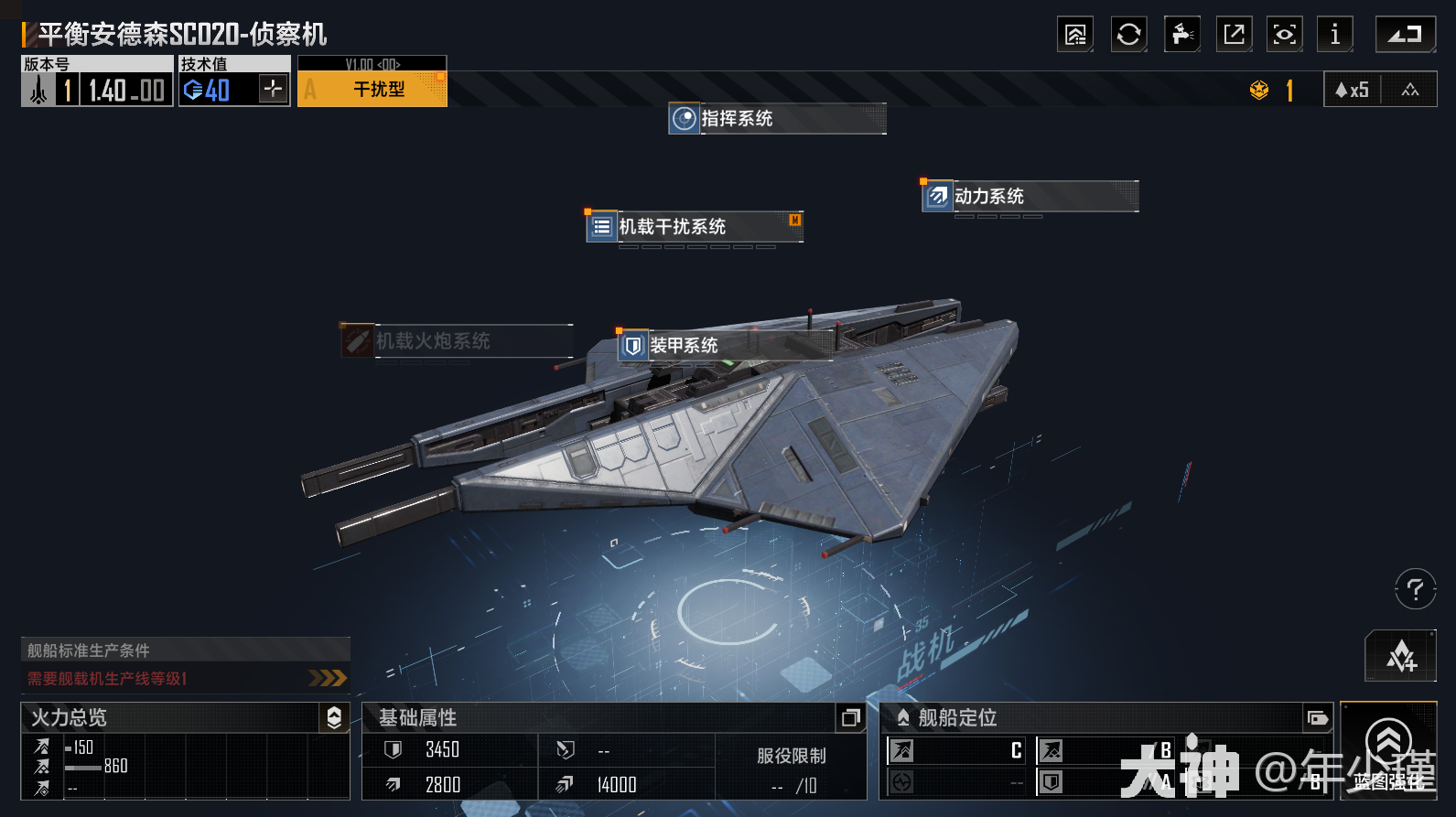1456x817 pixels.
Task: Open the spray paint skin icon
Action: point(1181,36)
